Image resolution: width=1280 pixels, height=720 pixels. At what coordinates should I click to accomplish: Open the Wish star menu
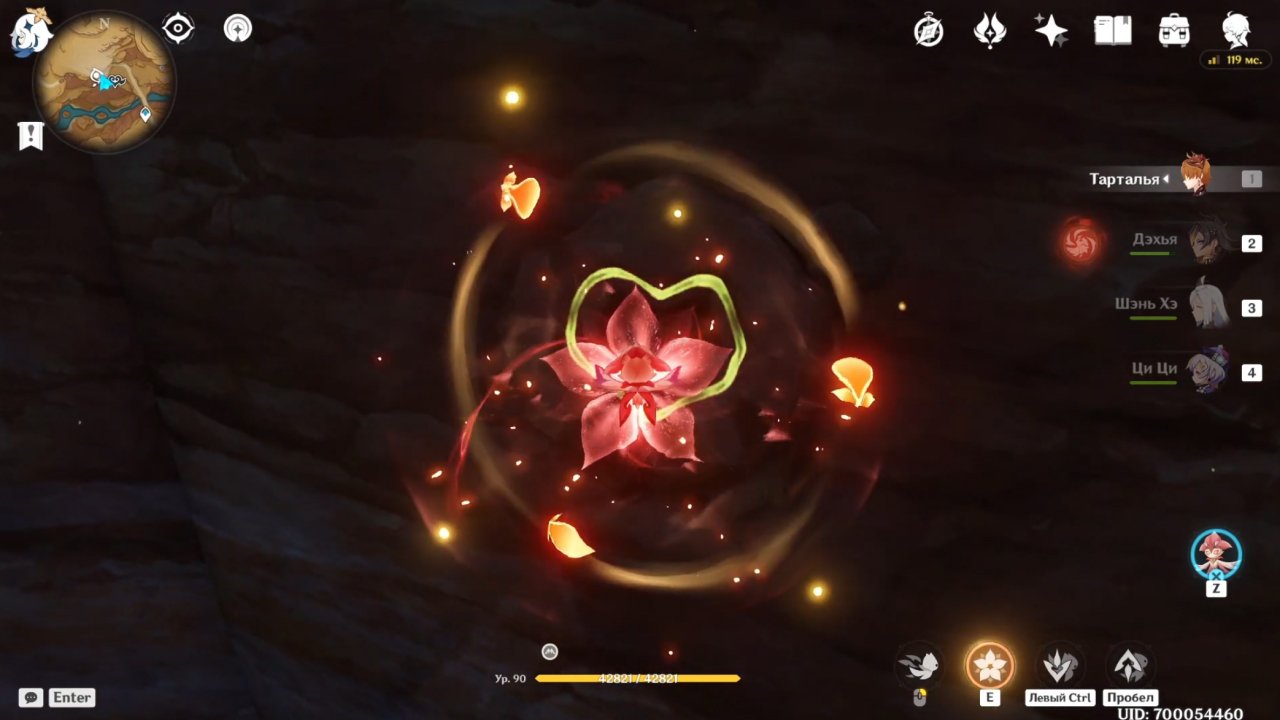tap(1051, 30)
